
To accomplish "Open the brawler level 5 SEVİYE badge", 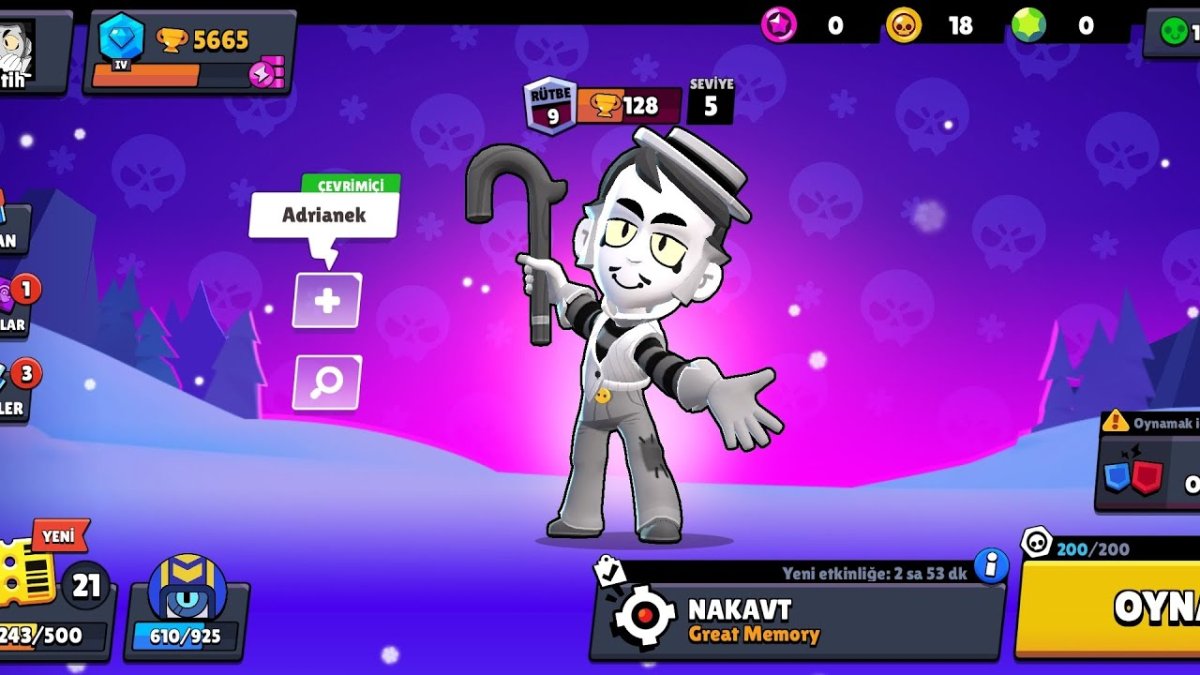I will (711, 101).
